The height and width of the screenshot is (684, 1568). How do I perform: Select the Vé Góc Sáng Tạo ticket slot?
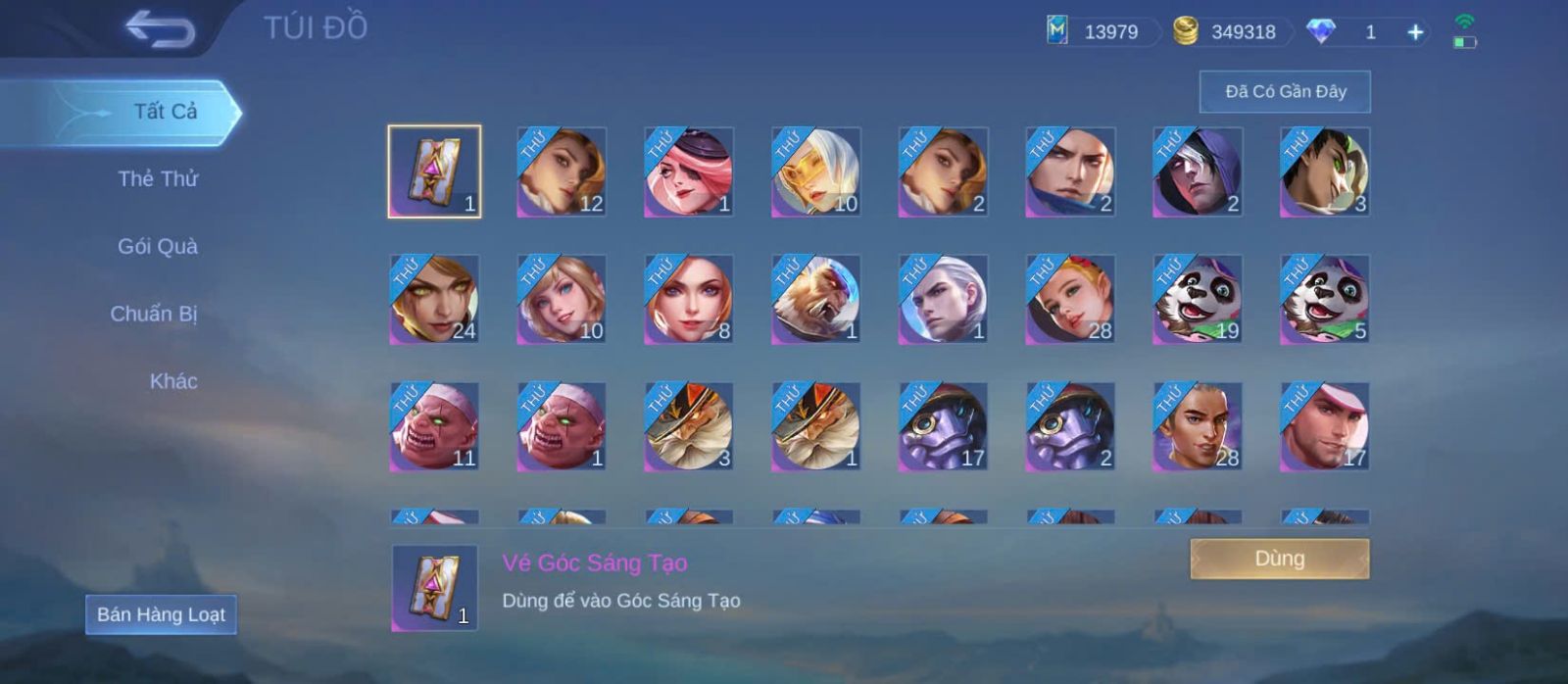coord(434,171)
